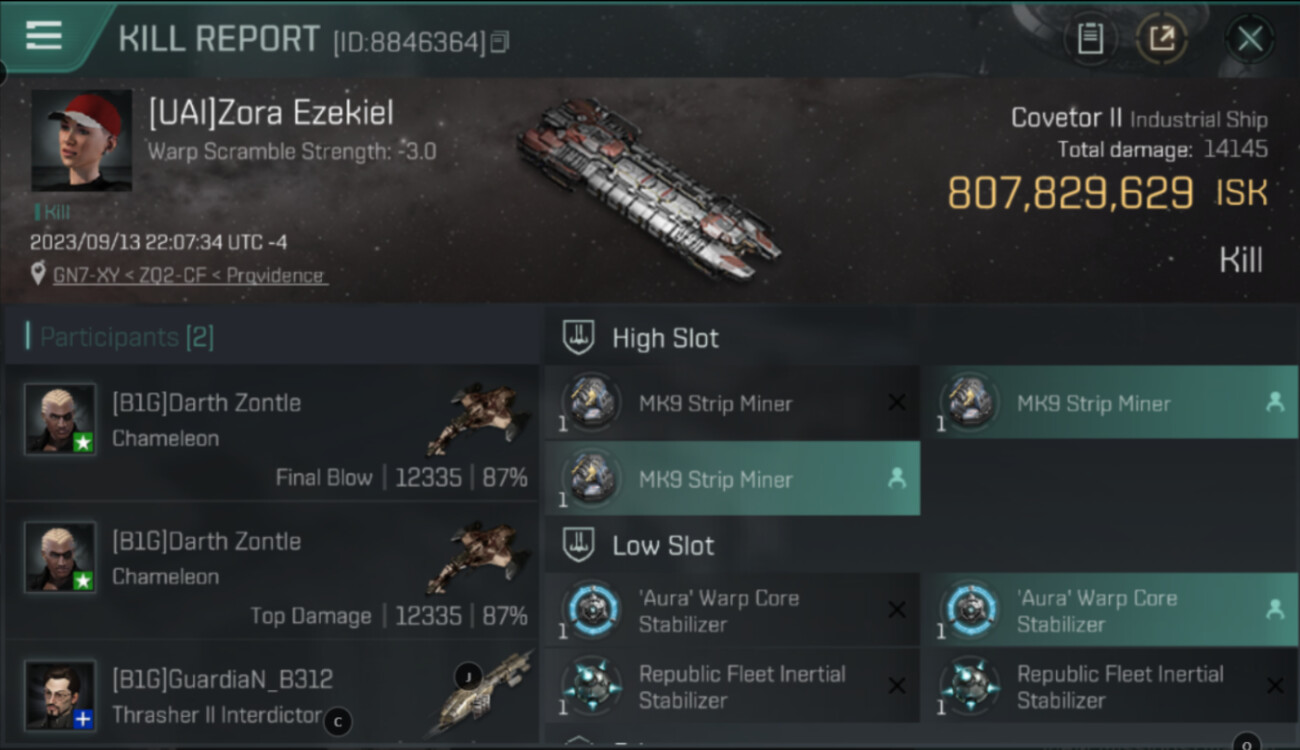Open the GN7-XY Providence location link

tap(189, 276)
